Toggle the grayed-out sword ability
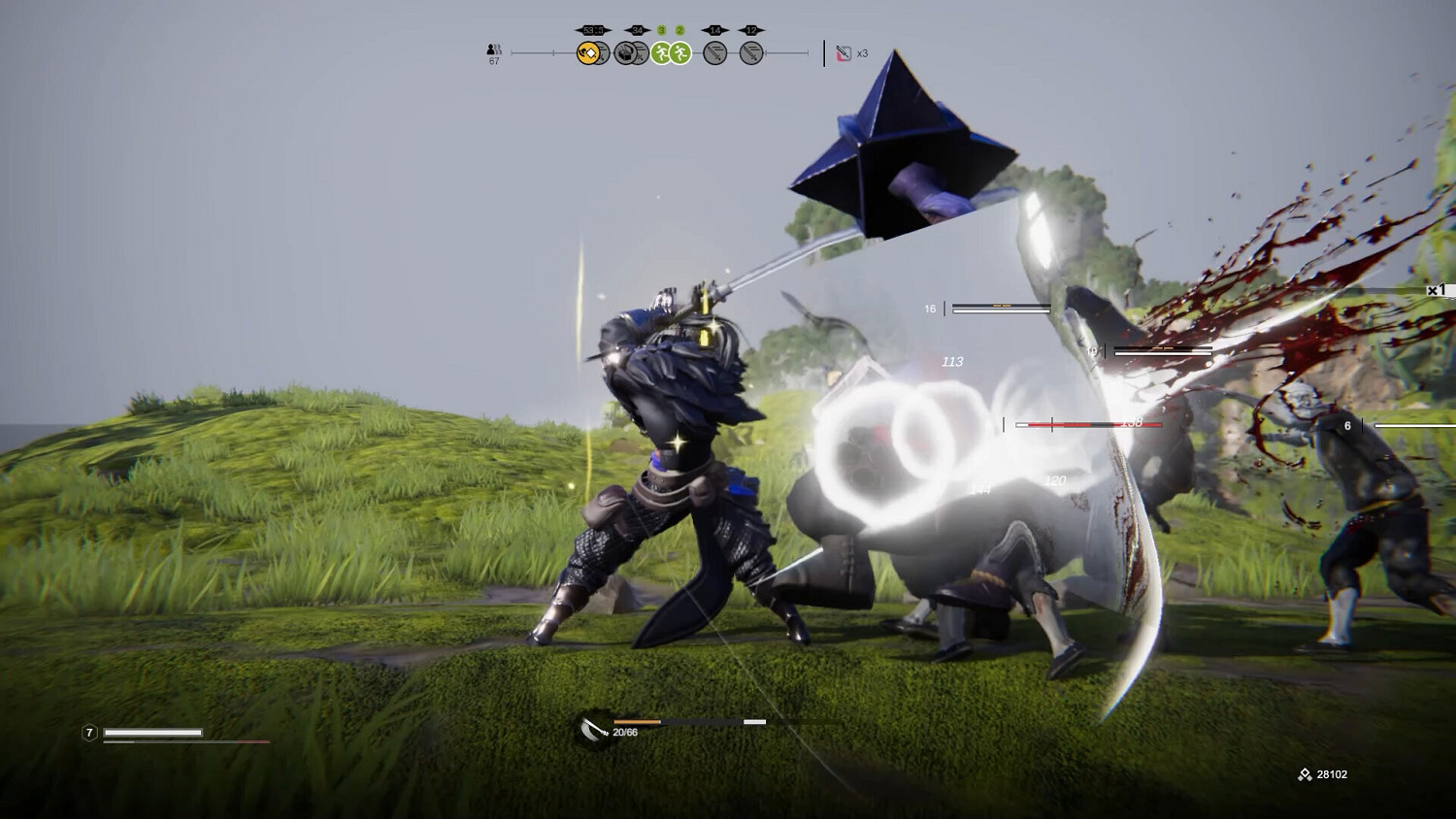The width and height of the screenshot is (1456, 819). tap(714, 52)
